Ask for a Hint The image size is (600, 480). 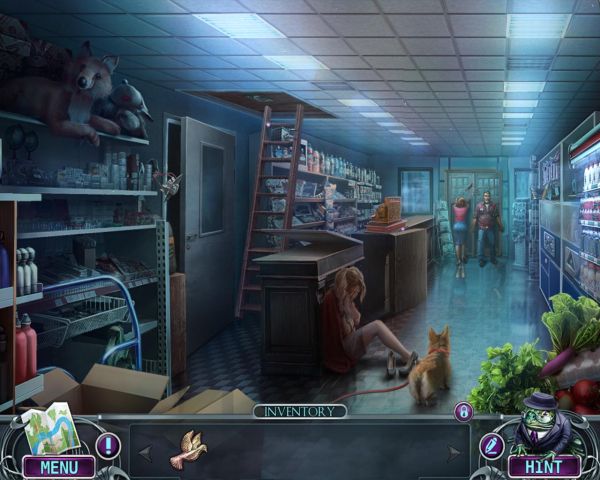544,466
